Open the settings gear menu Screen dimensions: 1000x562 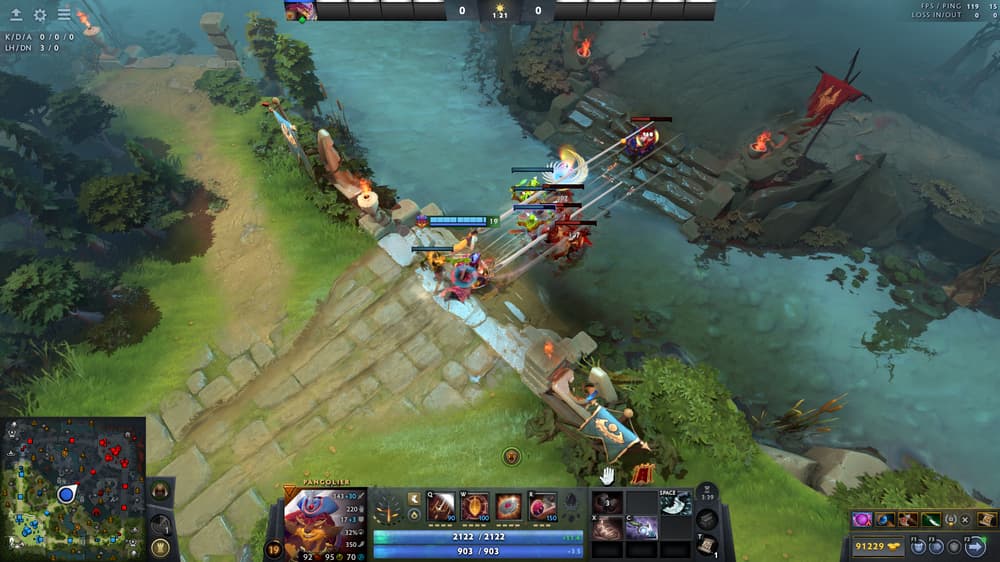point(40,15)
